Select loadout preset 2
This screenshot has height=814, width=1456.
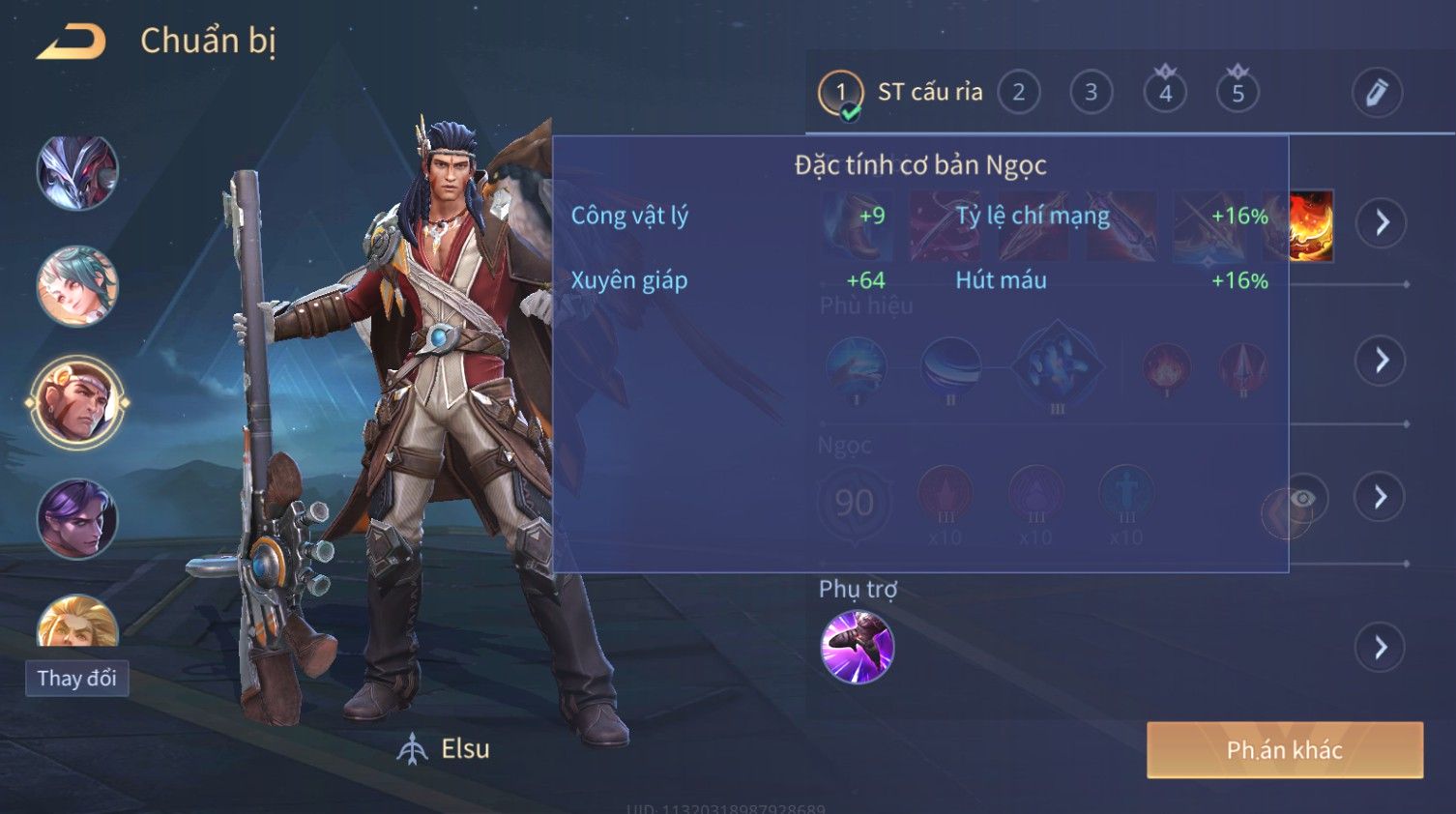[x=1018, y=93]
